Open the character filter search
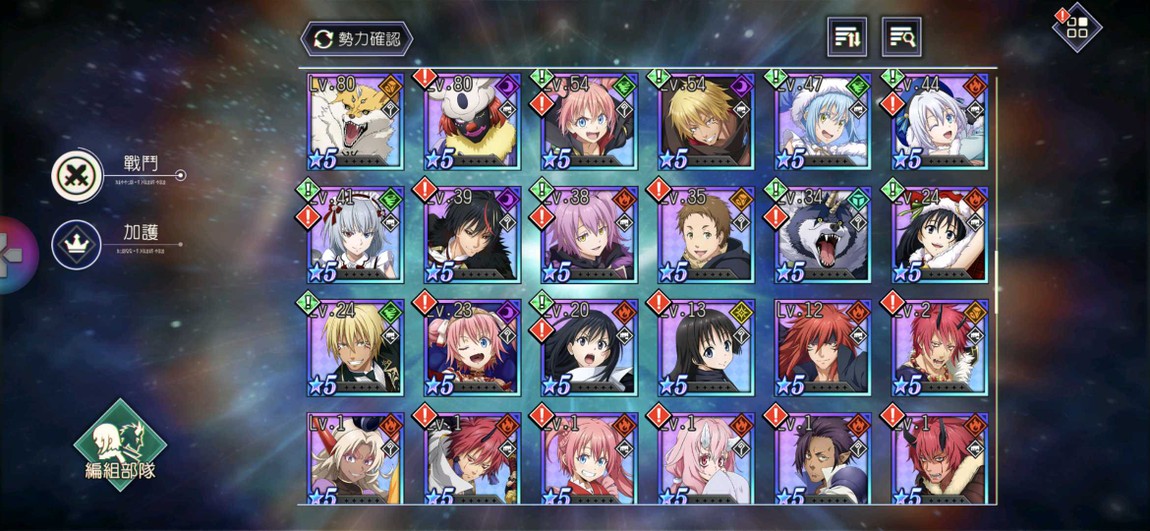The image size is (1150, 531). coord(901,38)
